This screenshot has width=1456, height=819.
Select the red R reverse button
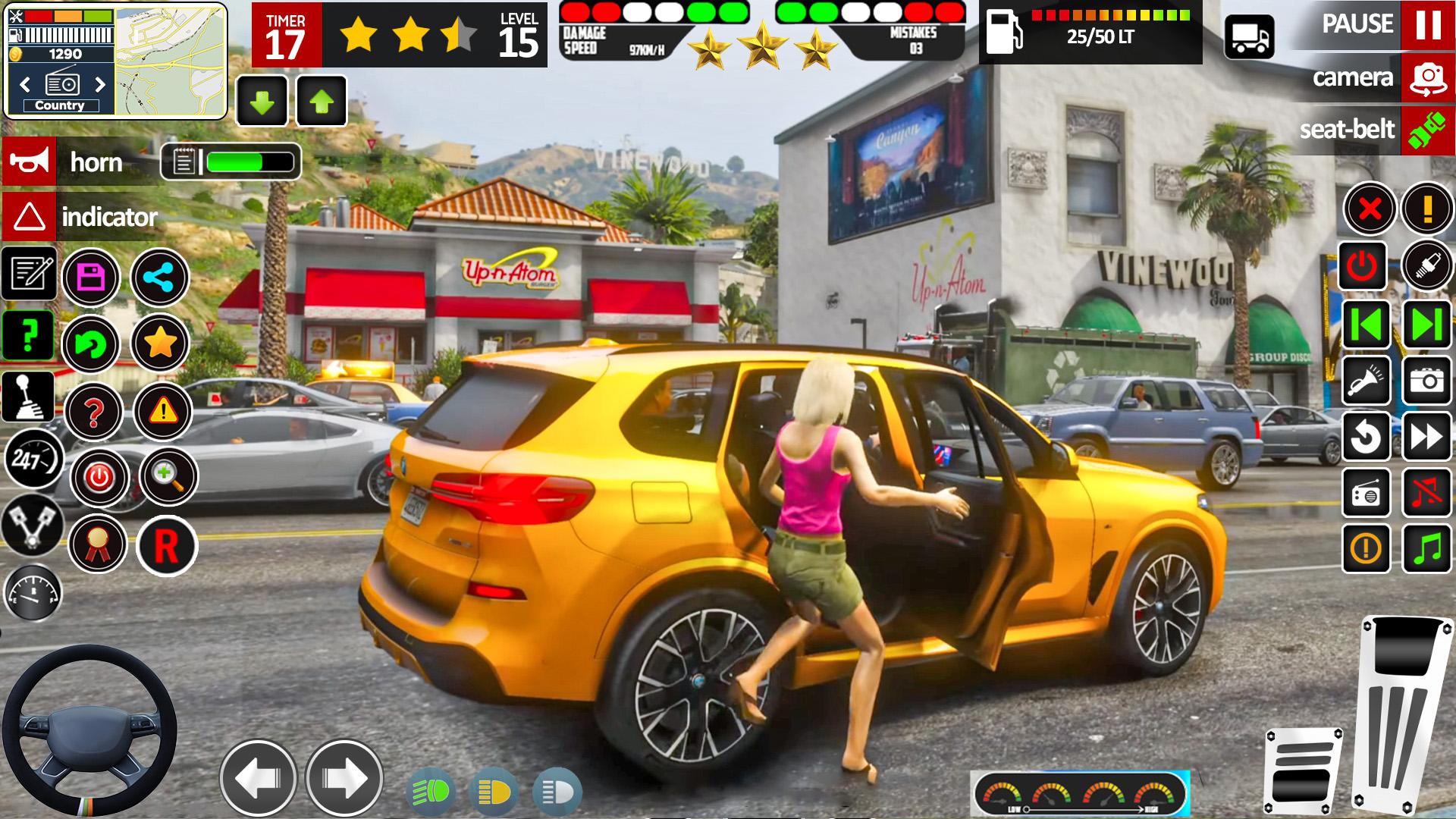point(166,545)
